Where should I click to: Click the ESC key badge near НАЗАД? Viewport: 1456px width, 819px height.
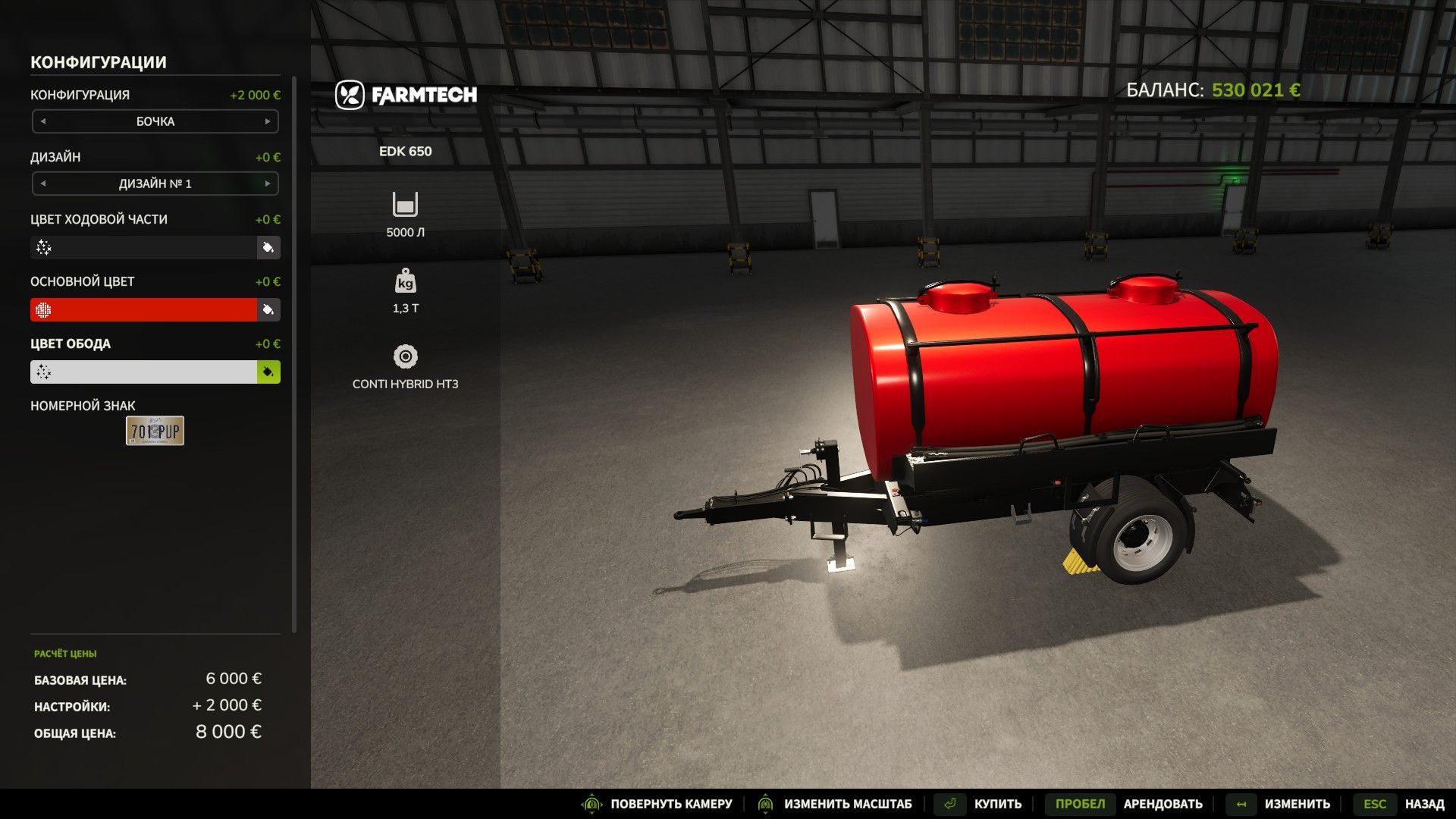click(1375, 804)
